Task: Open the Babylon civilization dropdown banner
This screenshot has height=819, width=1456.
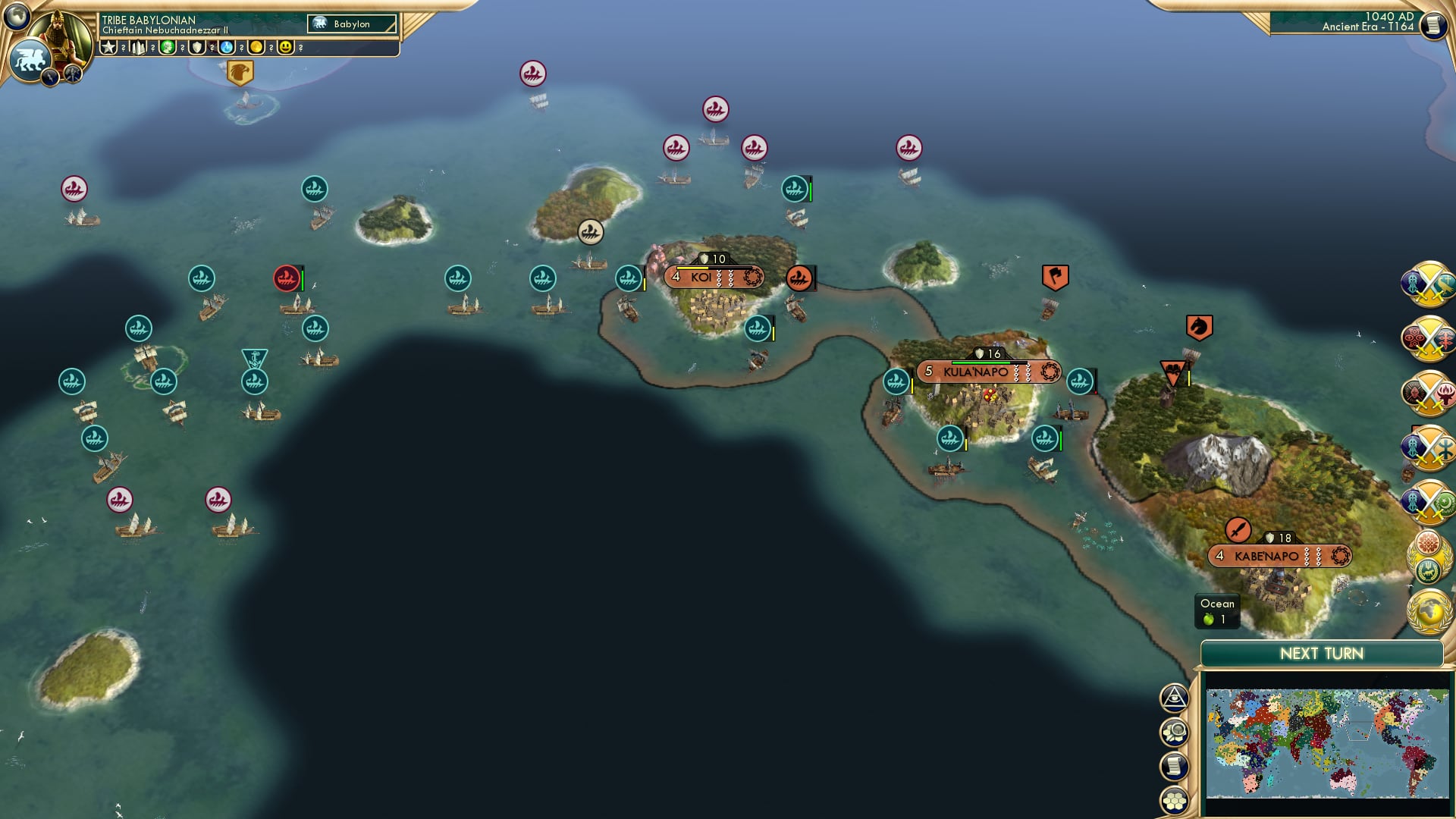Action: click(x=352, y=23)
